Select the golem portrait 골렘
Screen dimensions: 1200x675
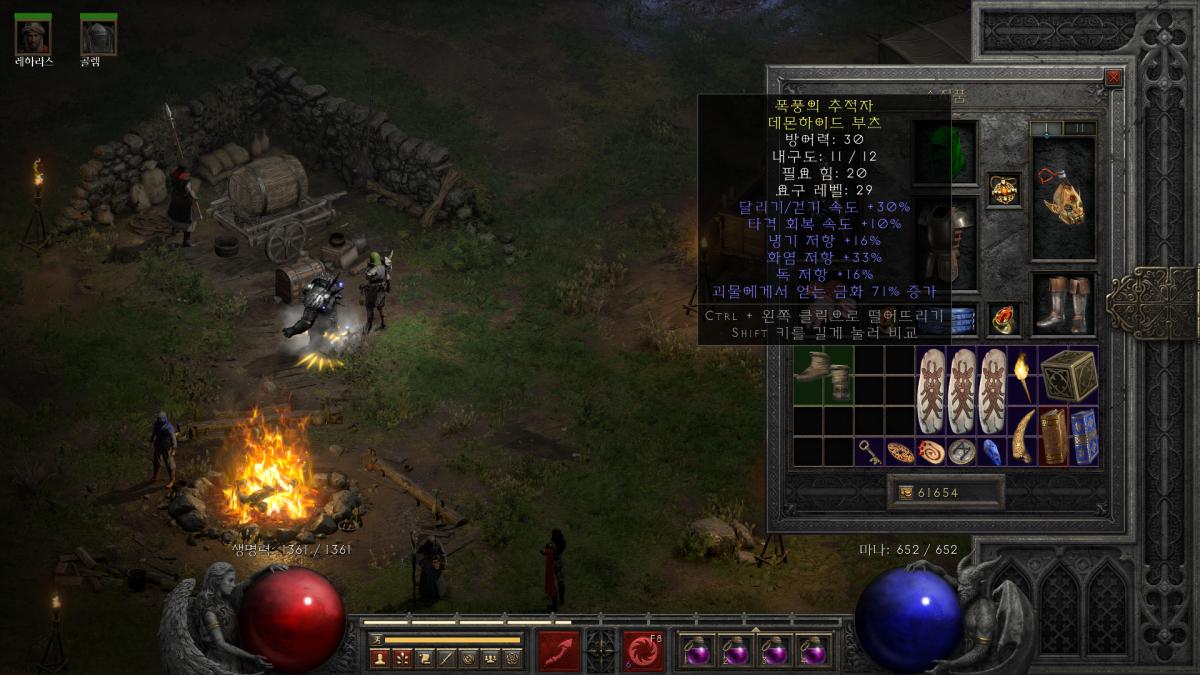coord(98,35)
